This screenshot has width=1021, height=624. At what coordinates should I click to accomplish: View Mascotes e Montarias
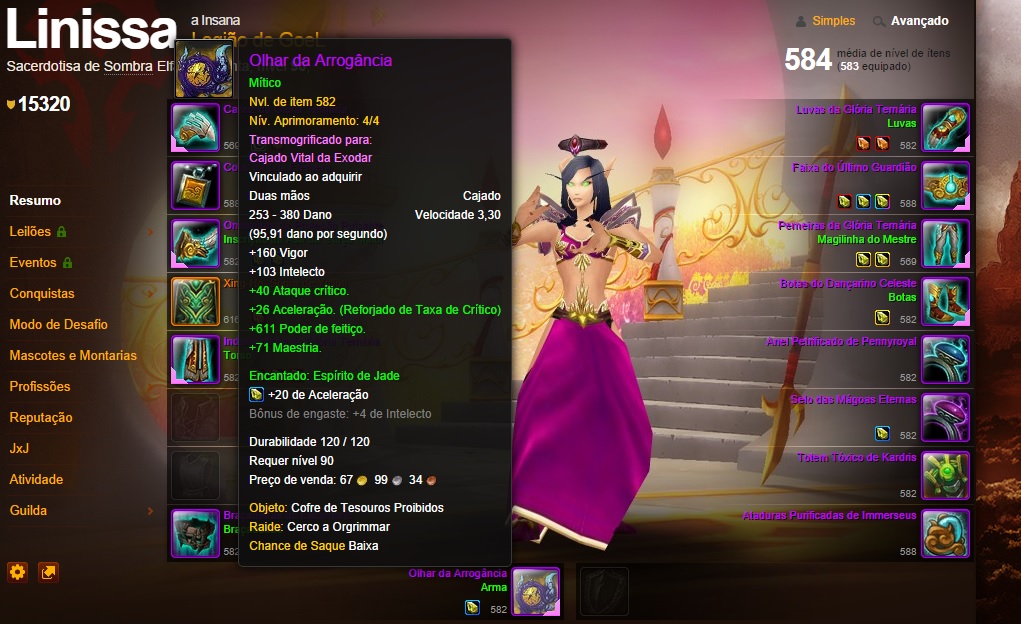(x=73, y=355)
